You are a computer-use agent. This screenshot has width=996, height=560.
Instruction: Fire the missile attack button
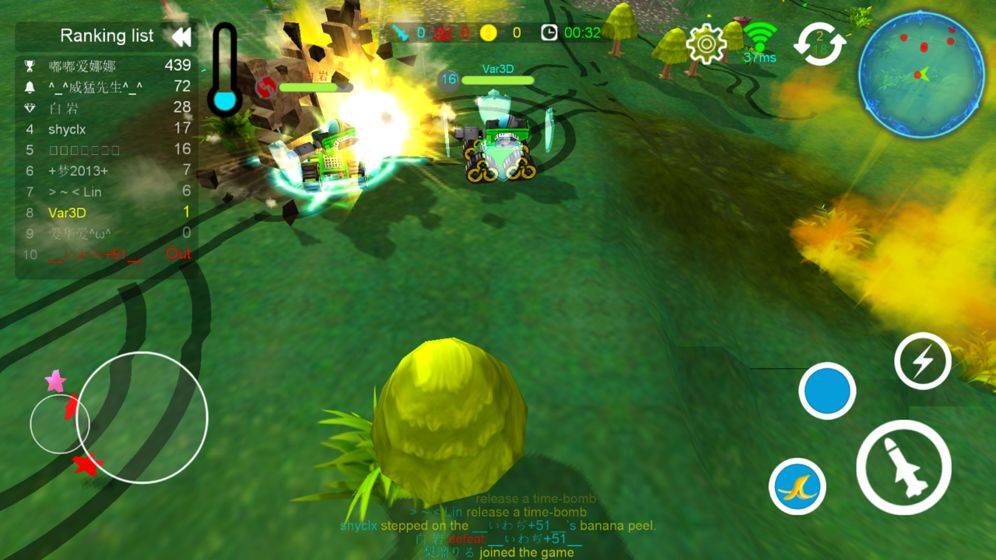903,467
